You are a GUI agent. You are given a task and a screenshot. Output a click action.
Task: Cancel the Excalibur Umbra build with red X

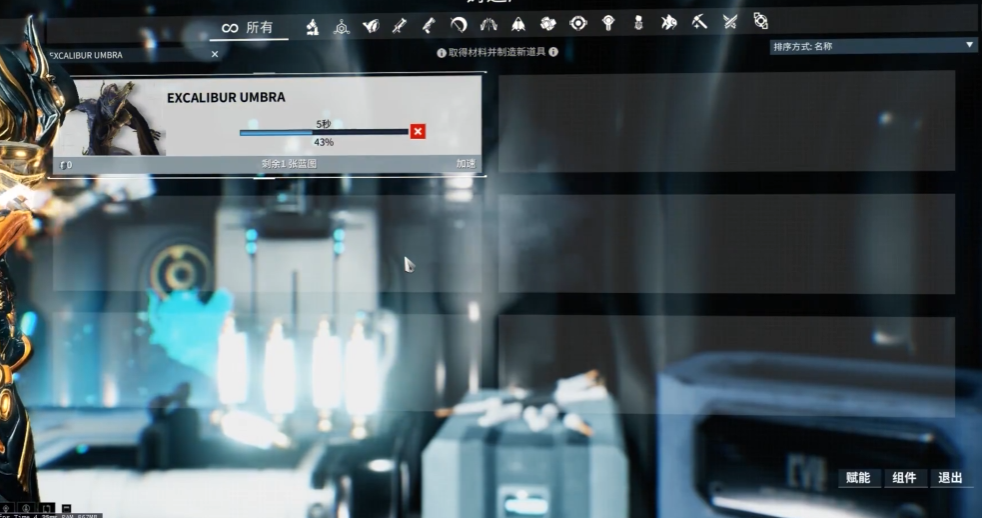tap(418, 131)
